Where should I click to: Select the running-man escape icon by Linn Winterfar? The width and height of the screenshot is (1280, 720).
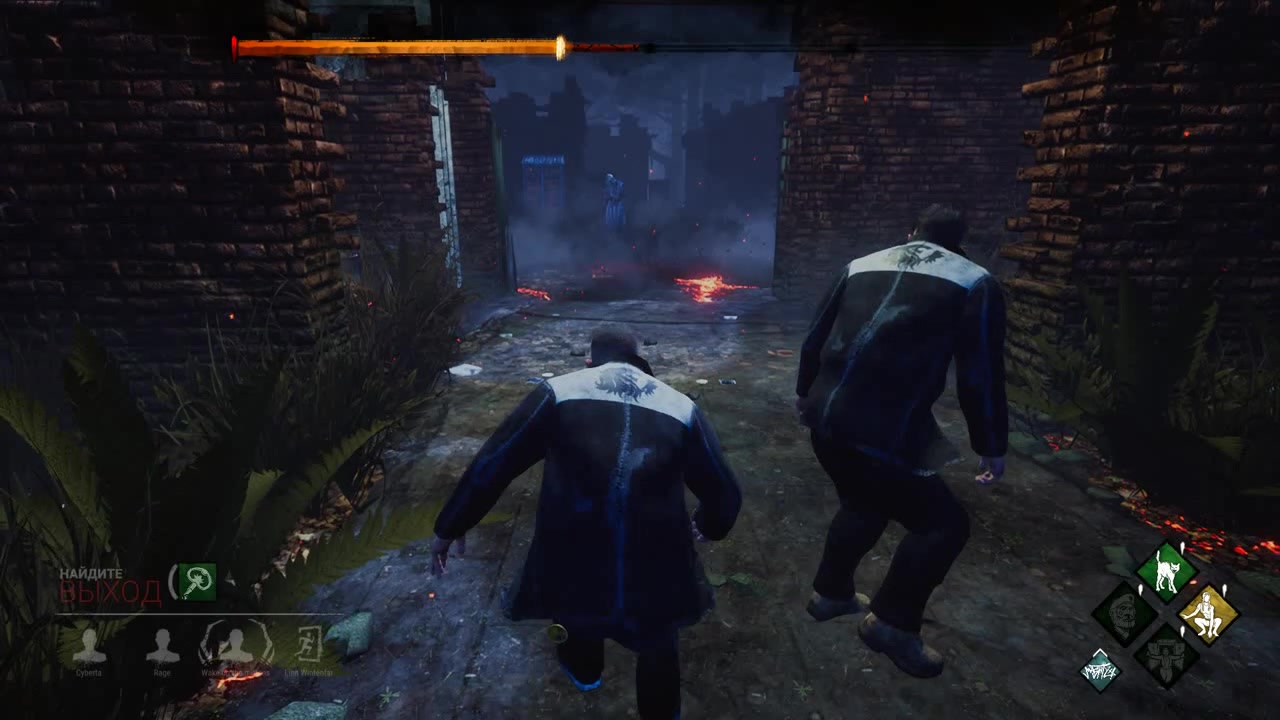pos(309,645)
